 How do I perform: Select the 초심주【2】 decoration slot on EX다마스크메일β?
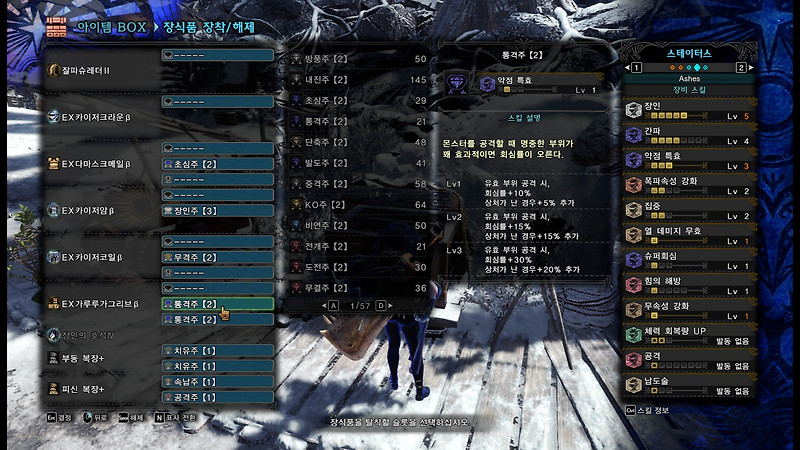(x=217, y=164)
